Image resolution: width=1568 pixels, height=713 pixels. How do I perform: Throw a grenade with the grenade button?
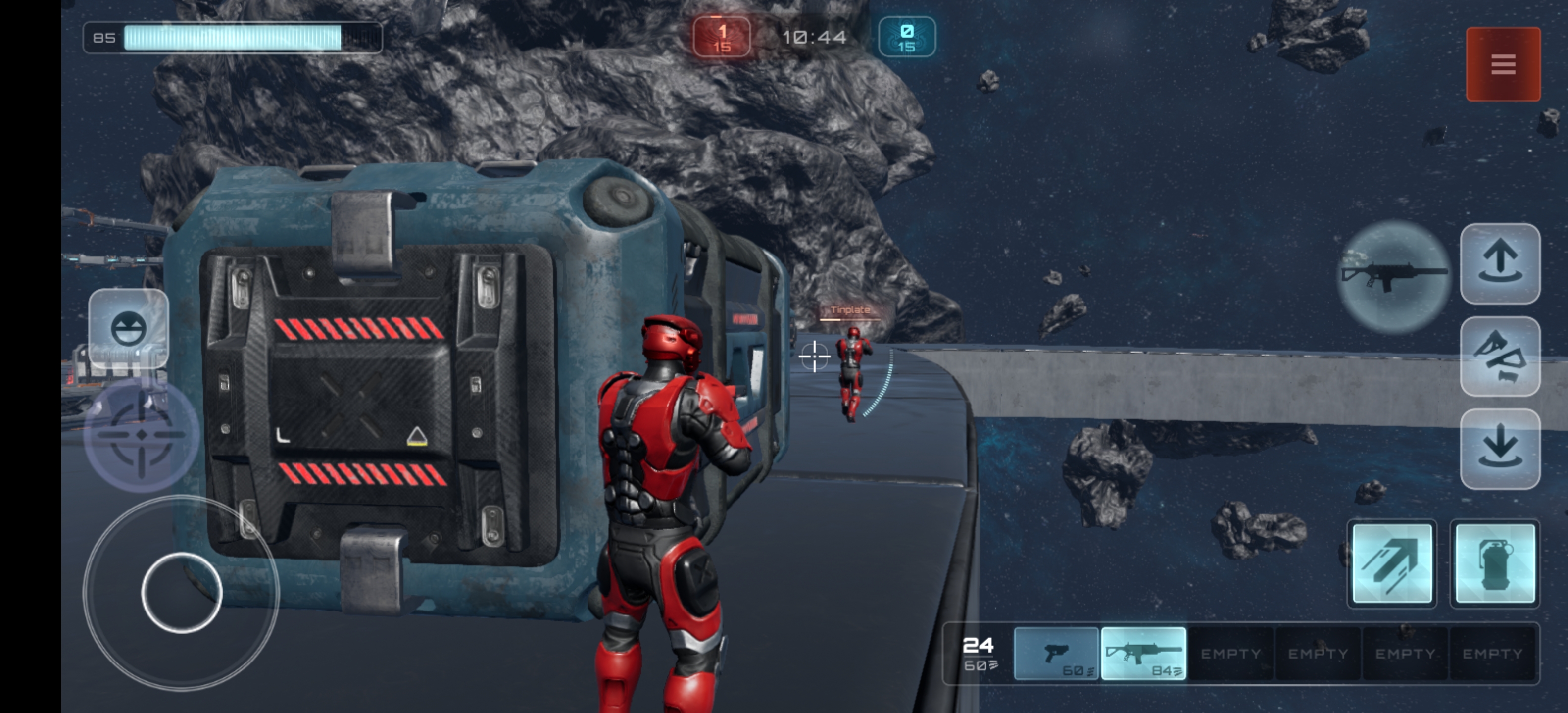[1495, 563]
